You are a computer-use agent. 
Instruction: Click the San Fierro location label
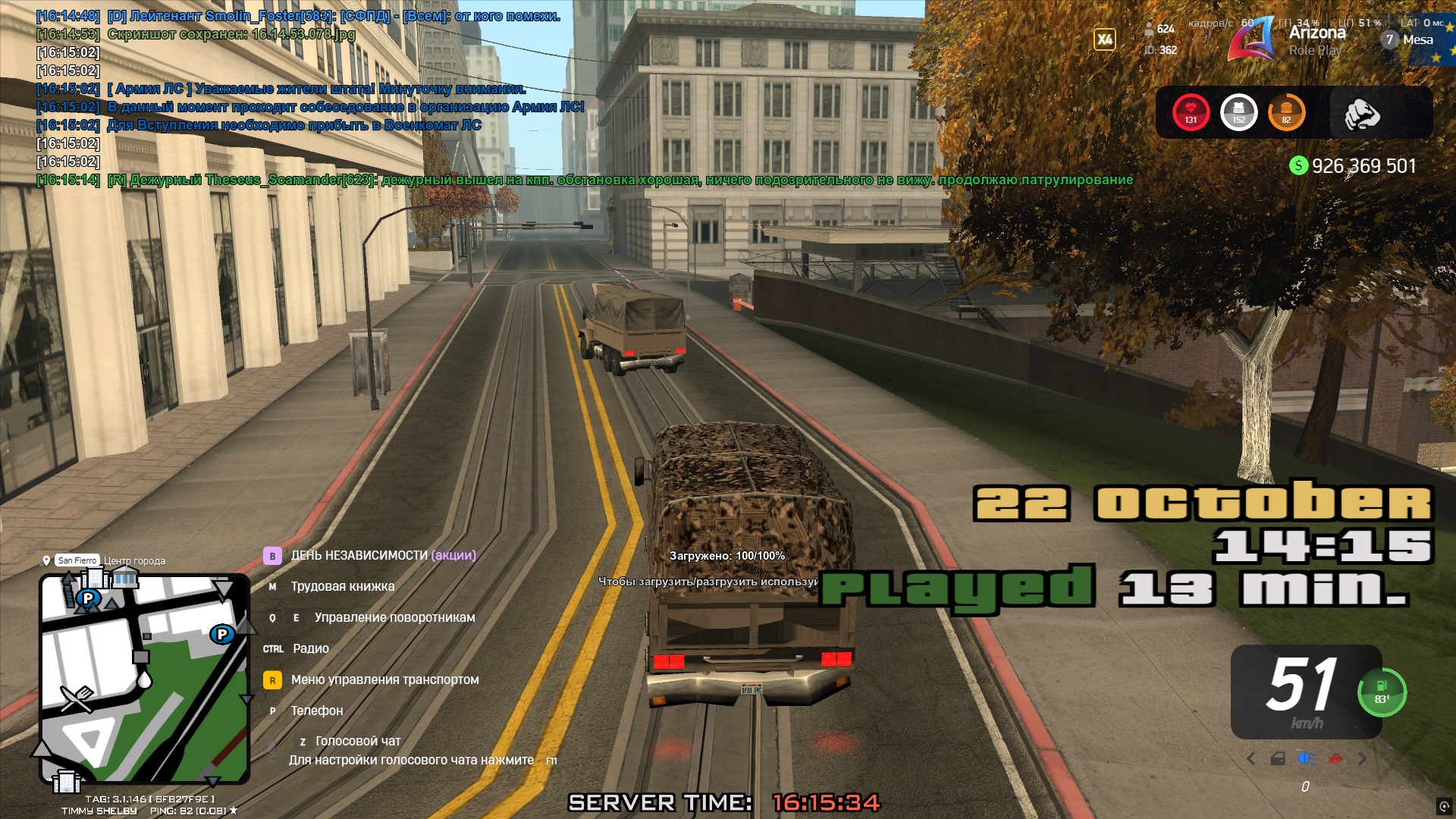(x=77, y=560)
